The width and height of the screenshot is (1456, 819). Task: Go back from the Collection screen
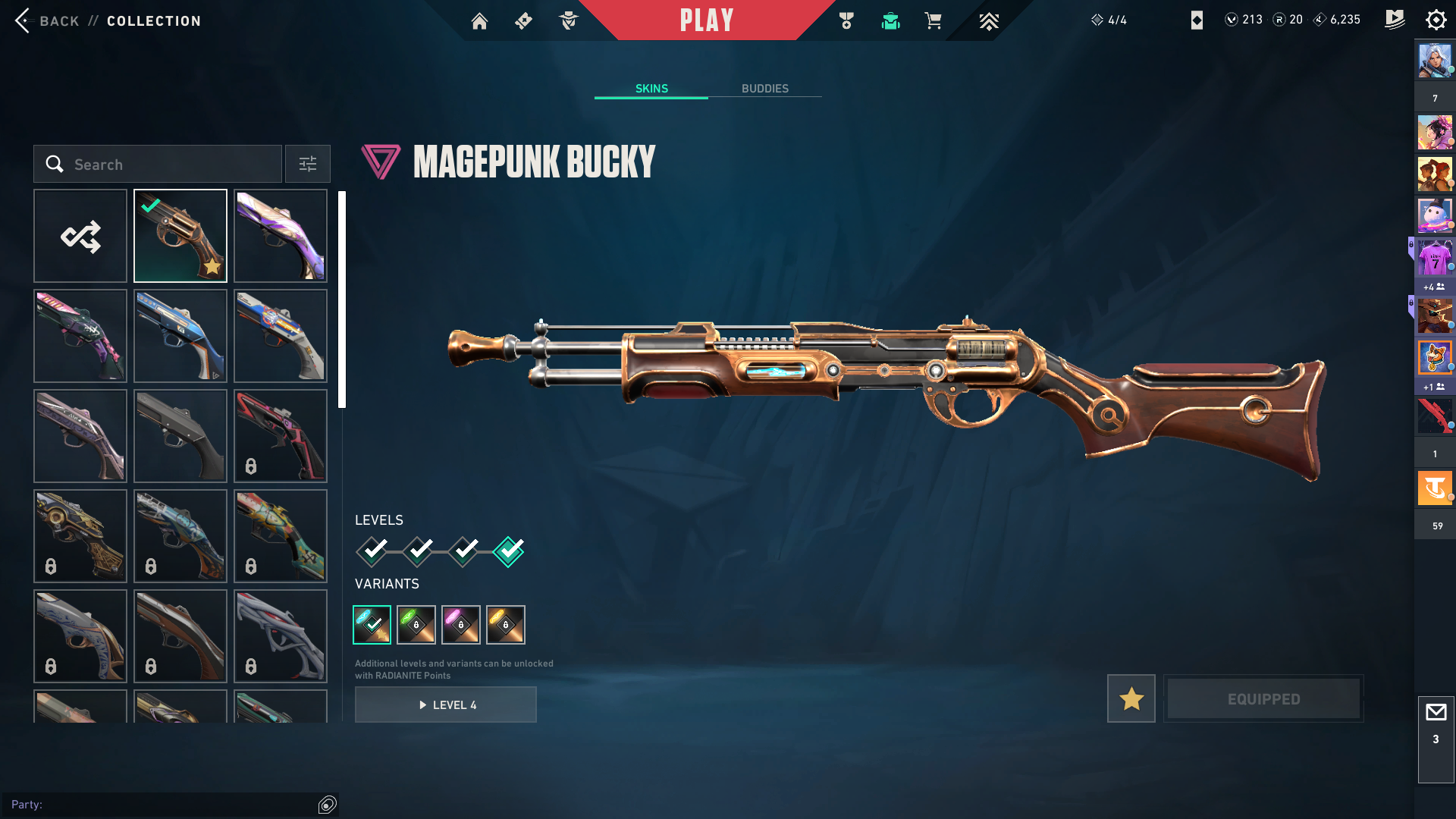[x=45, y=20]
